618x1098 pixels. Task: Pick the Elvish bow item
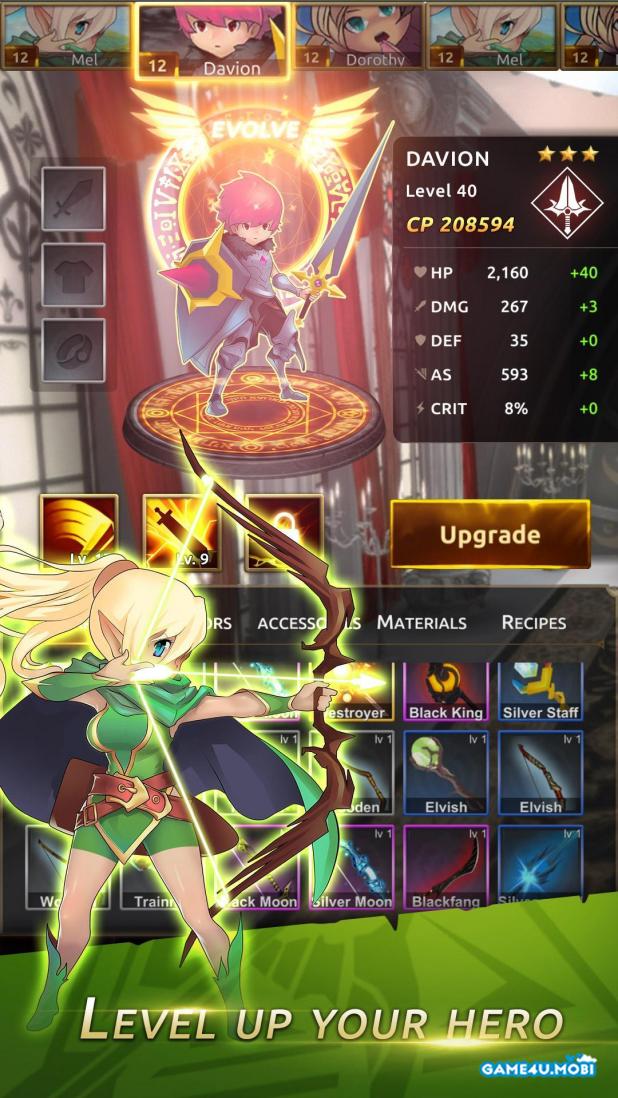point(540,773)
